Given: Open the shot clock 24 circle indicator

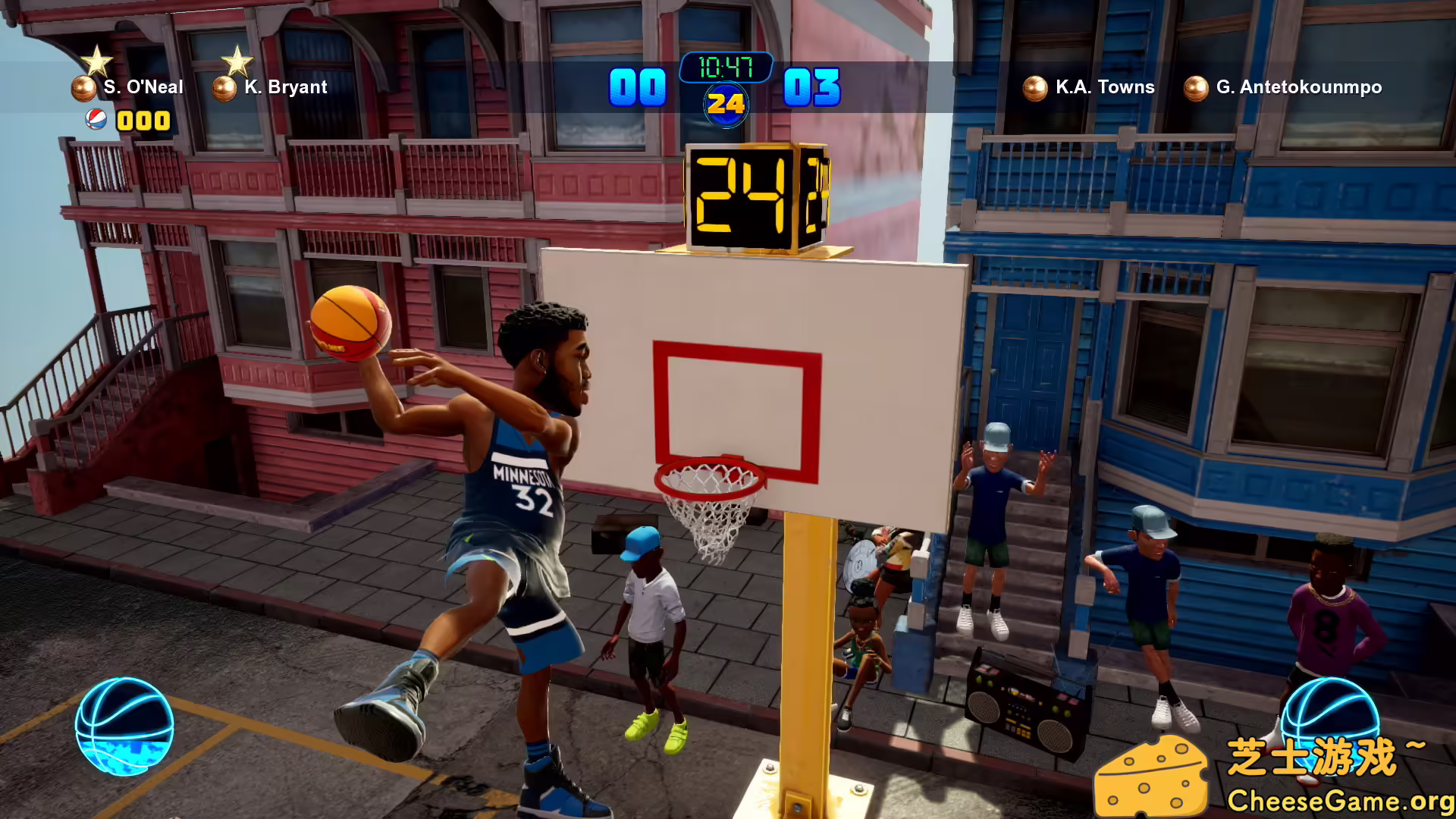Looking at the screenshot, I should click(x=726, y=105).
